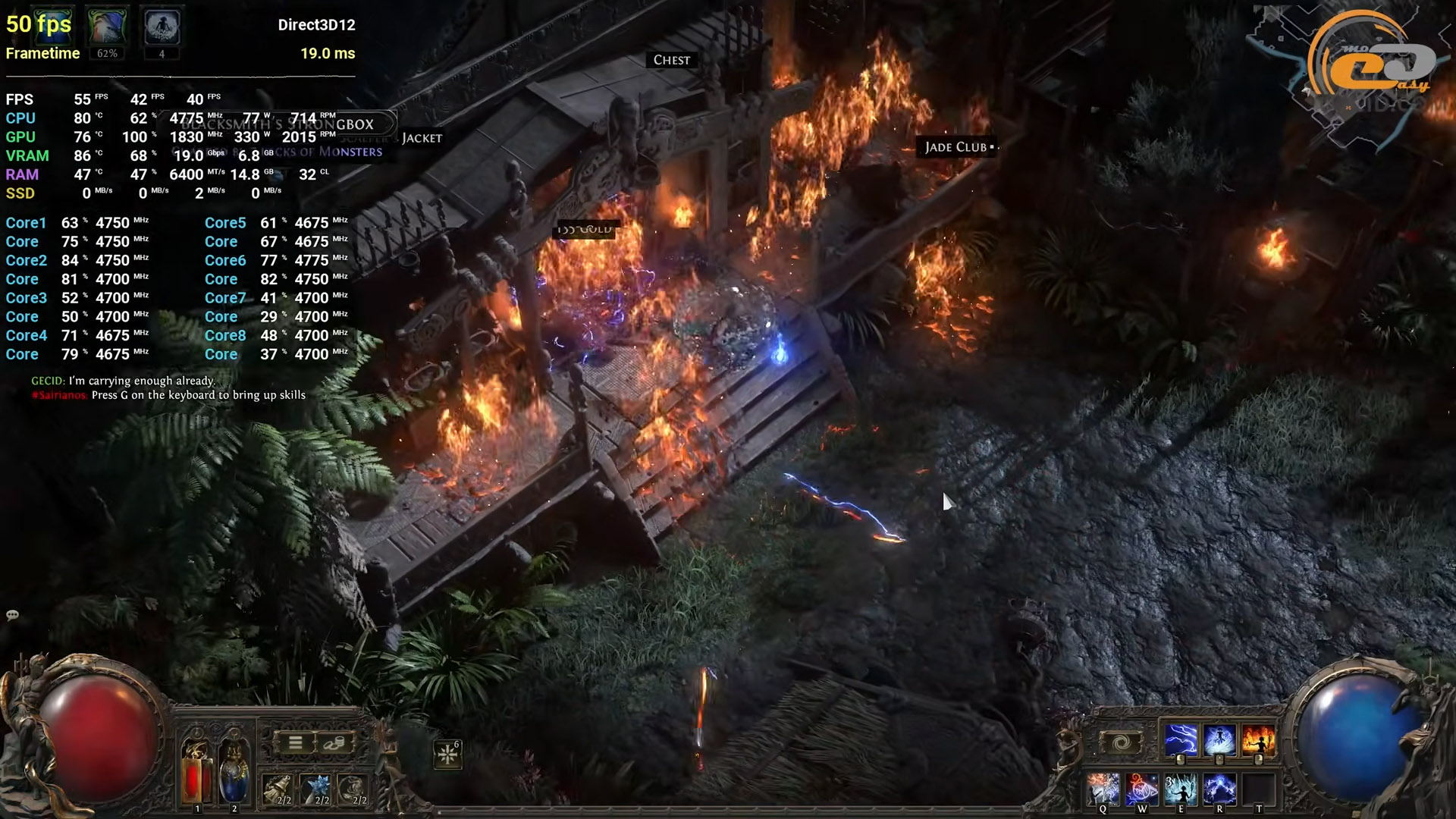Open the three-line menu button
This screenshot has height=819, width=1456.
tap(296, 743)
